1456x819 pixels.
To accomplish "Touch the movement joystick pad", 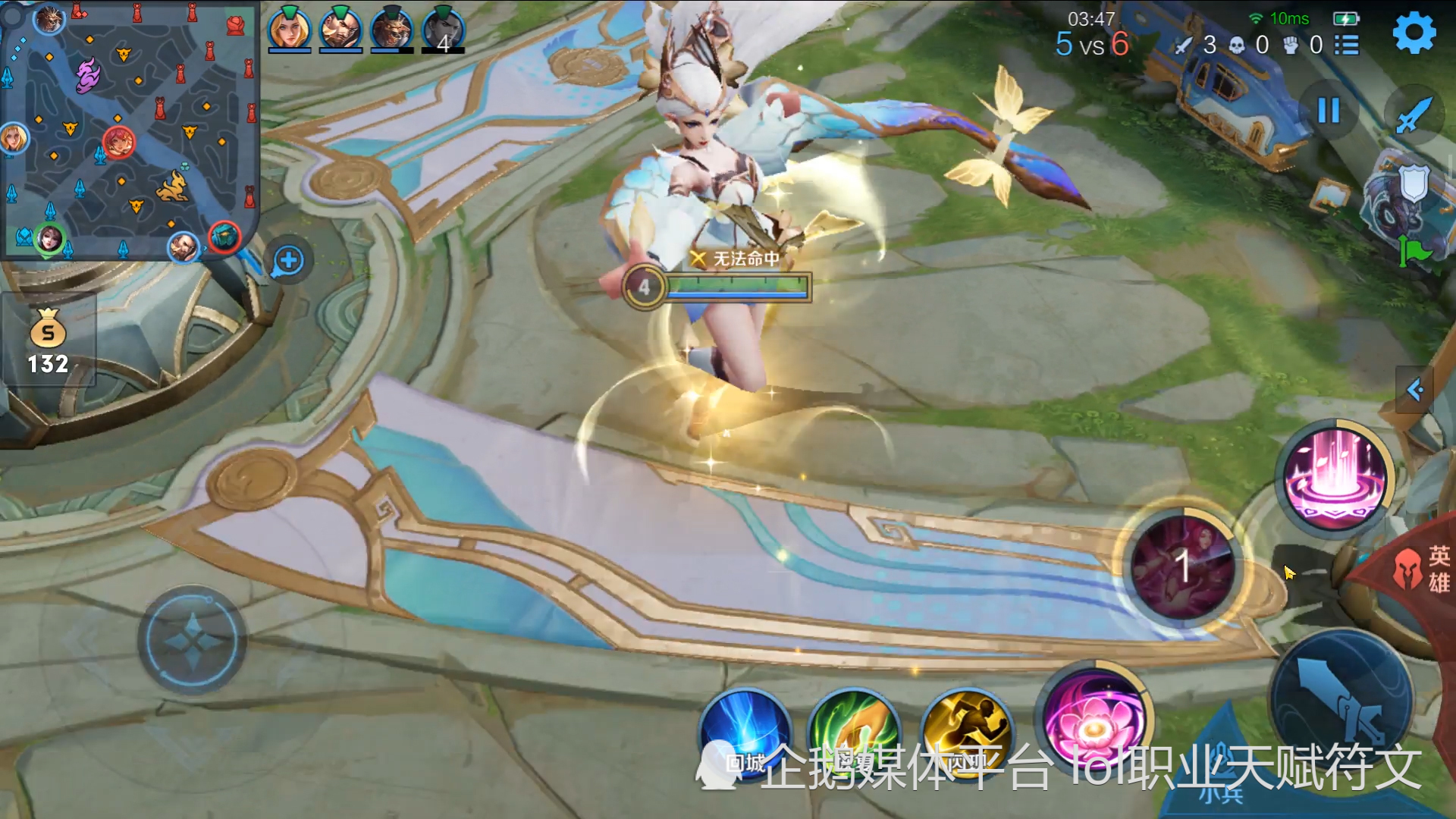I will 192,641.
